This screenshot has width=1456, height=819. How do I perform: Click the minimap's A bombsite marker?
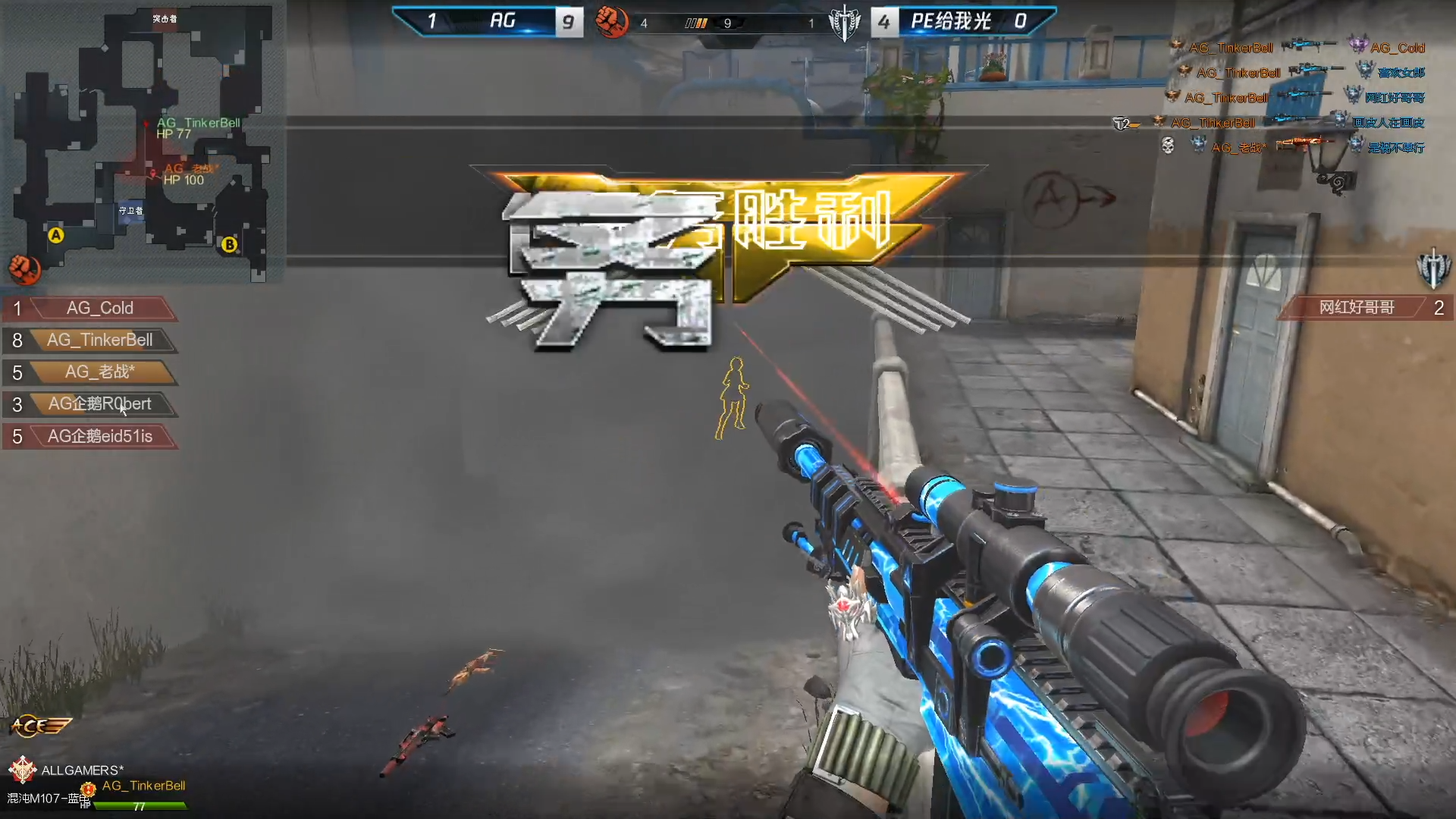55,235
